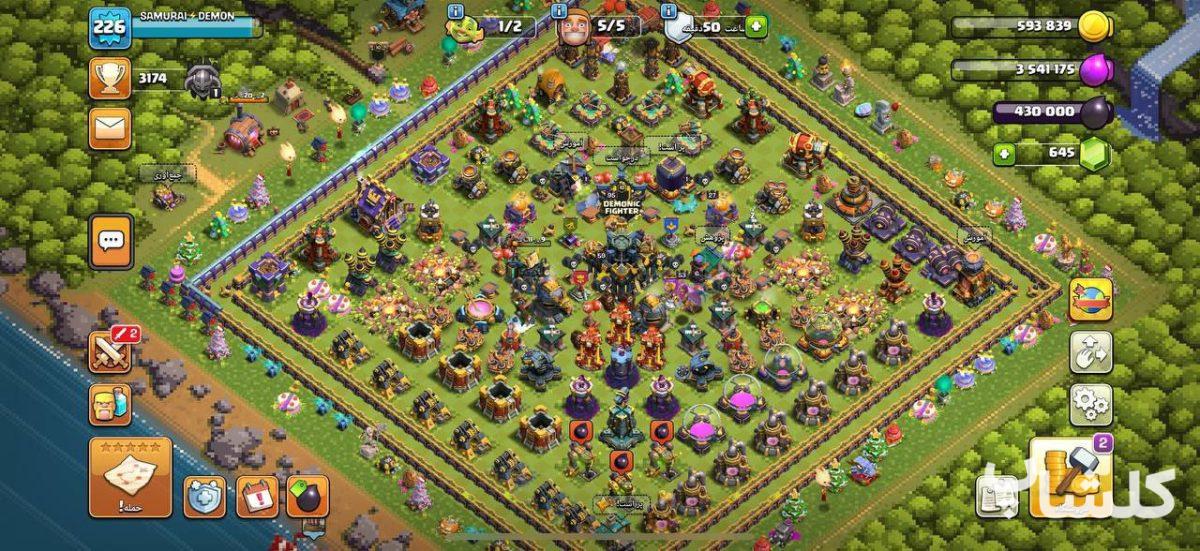Open the village layout editor hand button
This screenshot has width=1200, height=551.
click(1091, 352)
